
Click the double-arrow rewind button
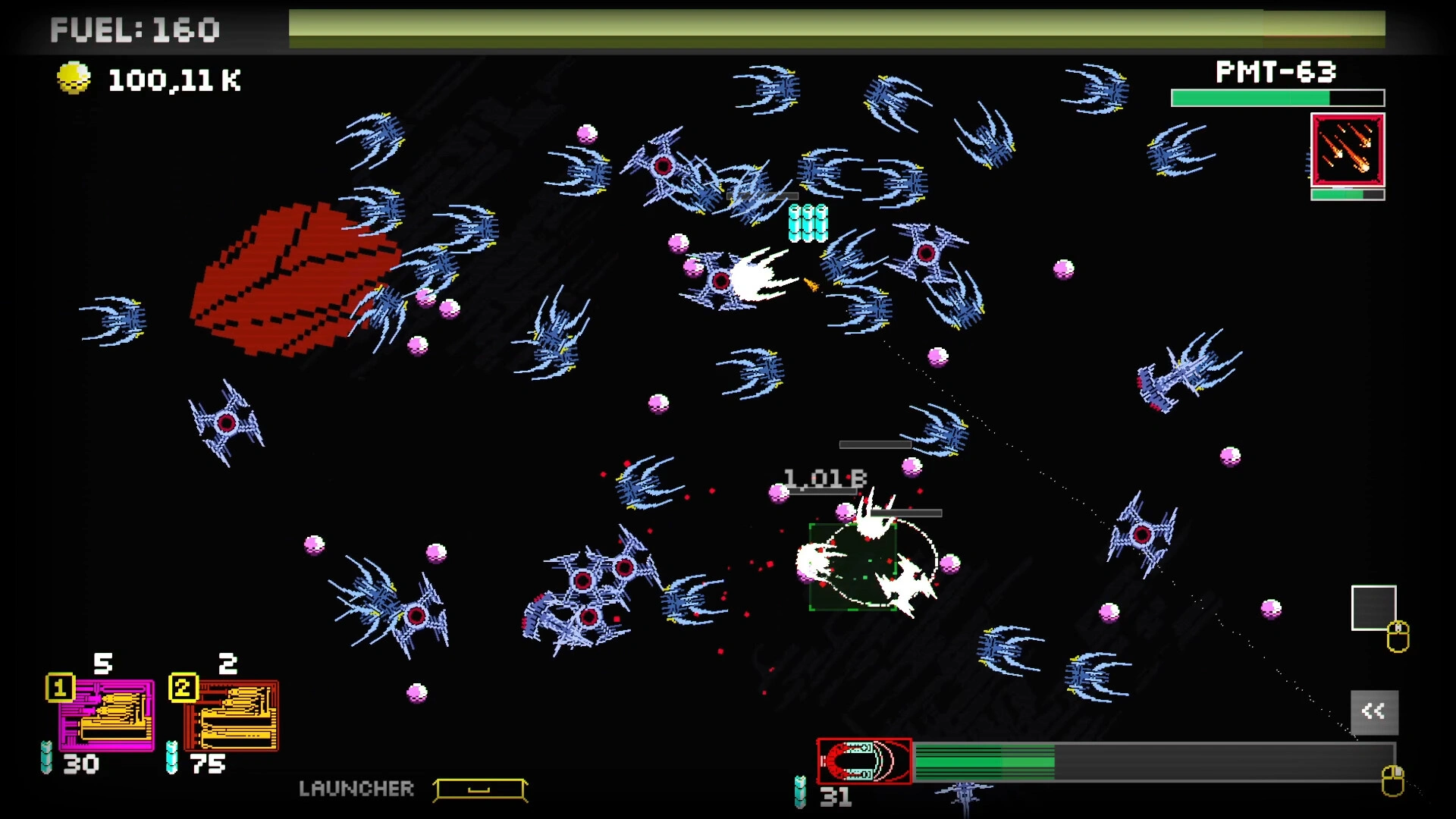(1373, 711)
